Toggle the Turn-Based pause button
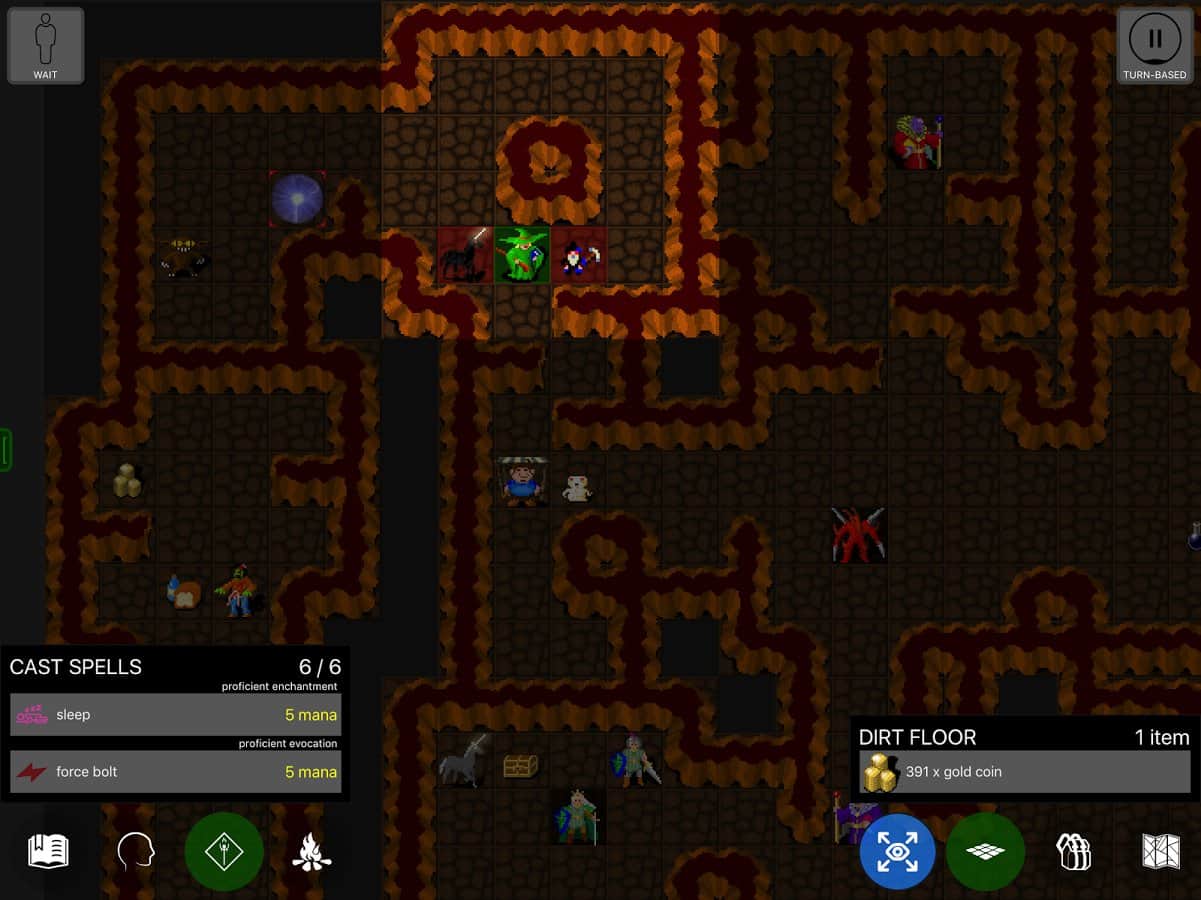Viewport: 1201px width, 900px height. 1154,46
